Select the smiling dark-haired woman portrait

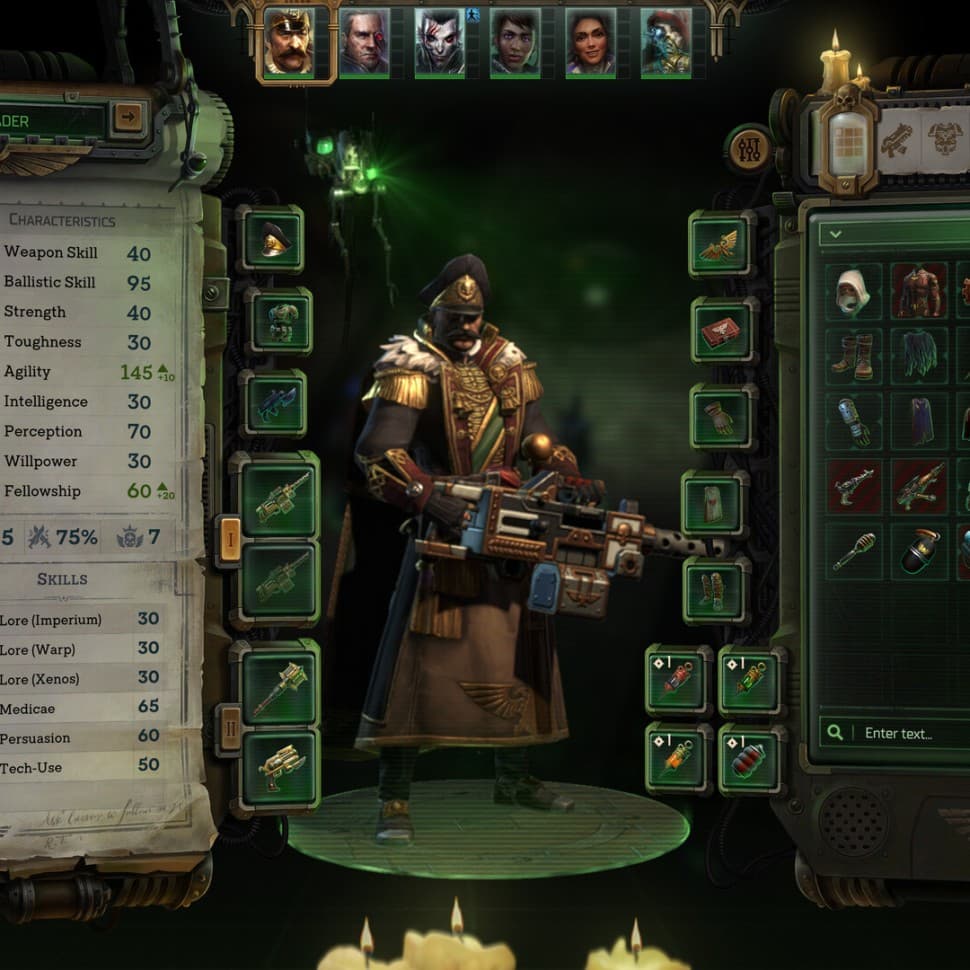(x=590, y=43)
